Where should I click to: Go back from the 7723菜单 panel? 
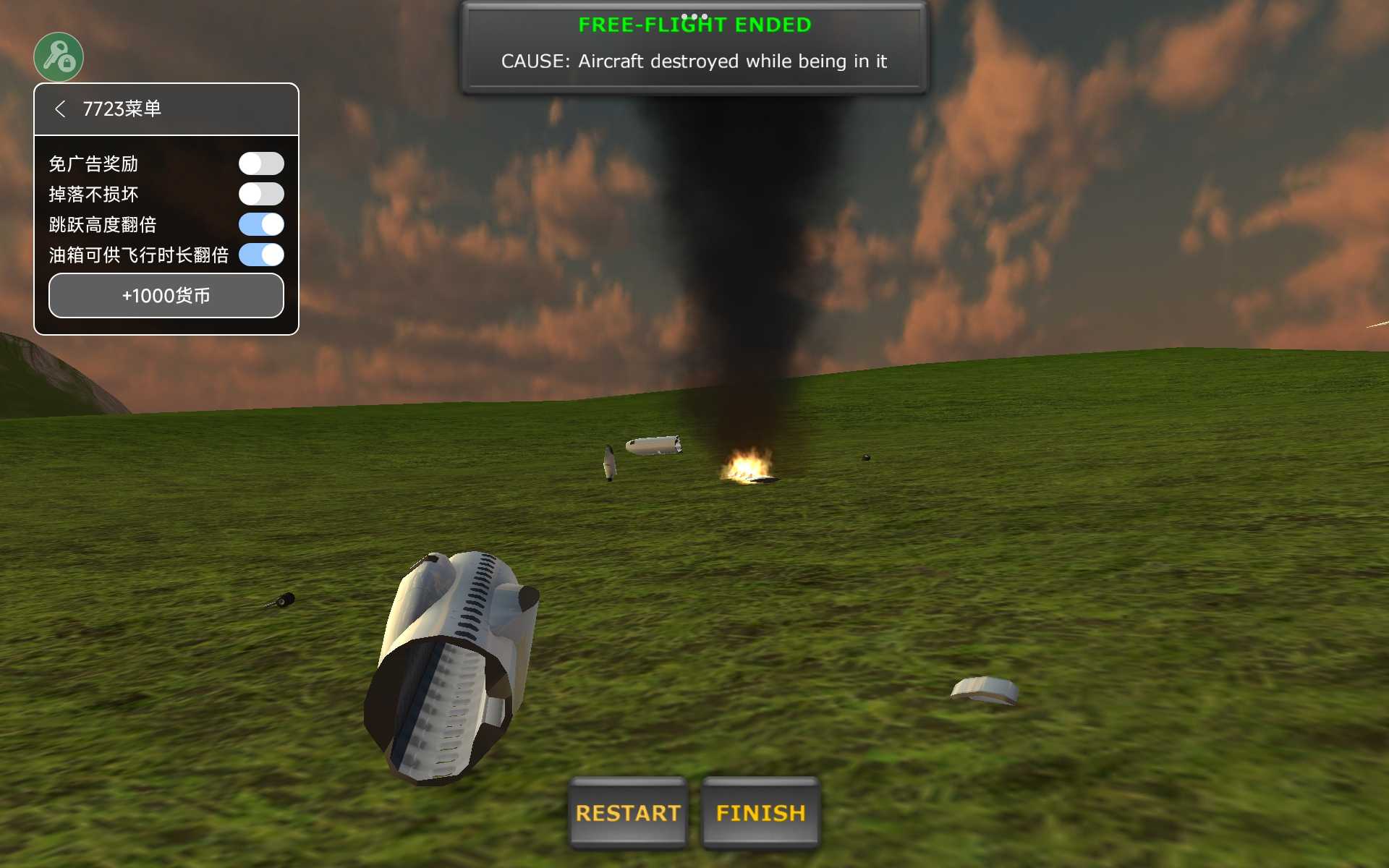click(60, 109)
